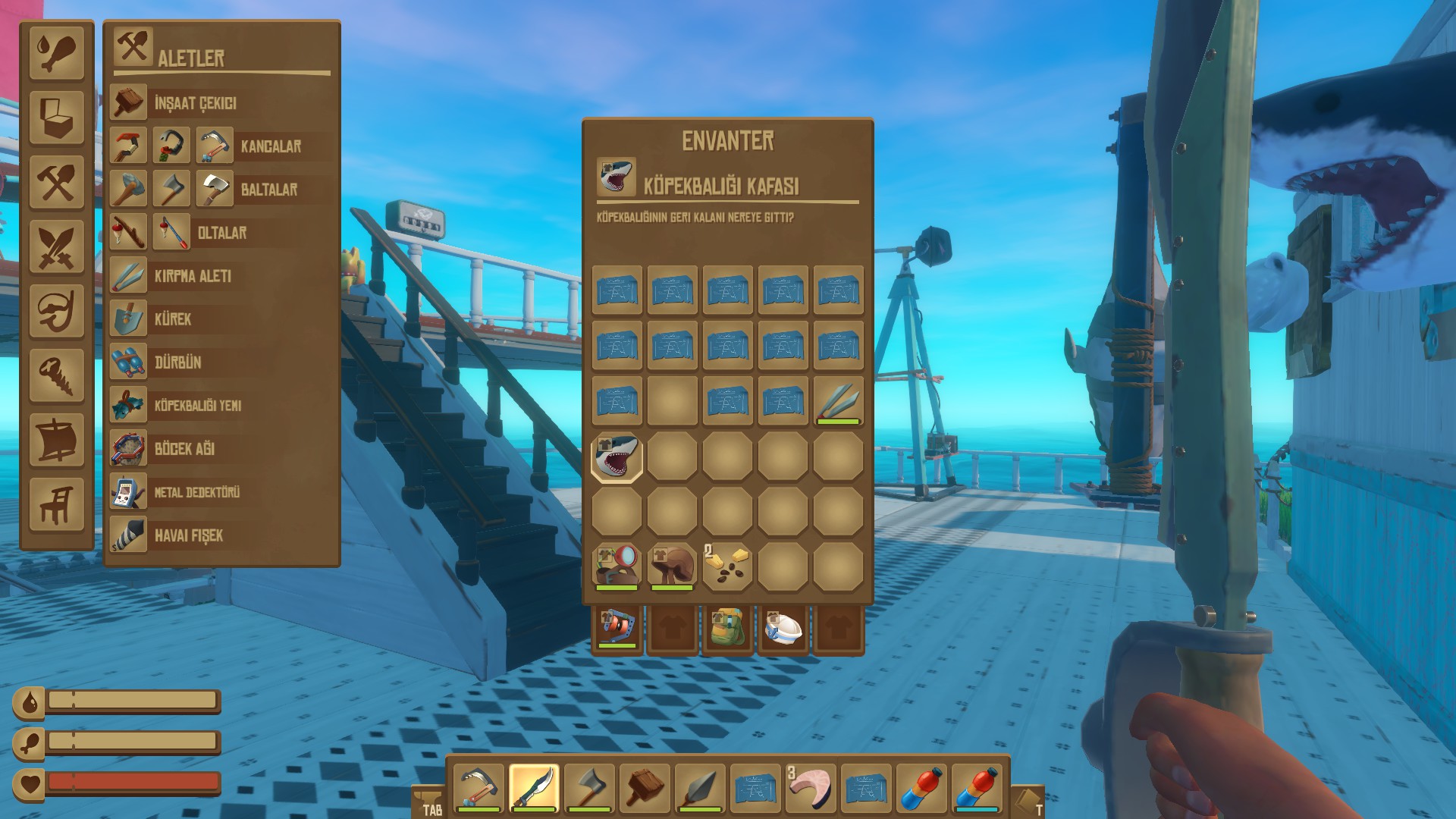Switch to the food and water crafting tab

point(57,52)
